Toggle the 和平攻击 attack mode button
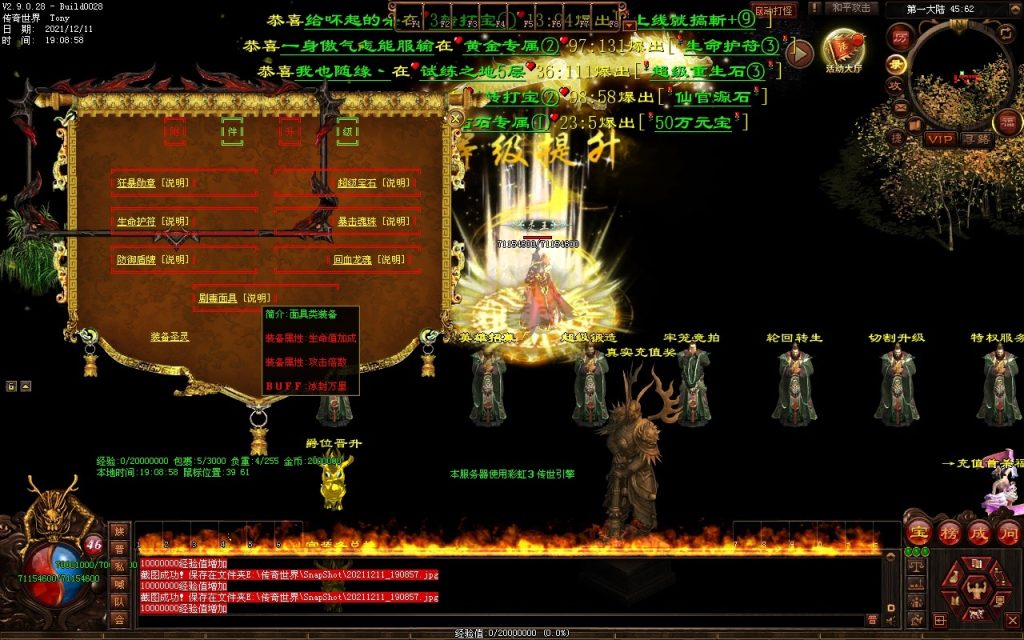 point(853,8)
